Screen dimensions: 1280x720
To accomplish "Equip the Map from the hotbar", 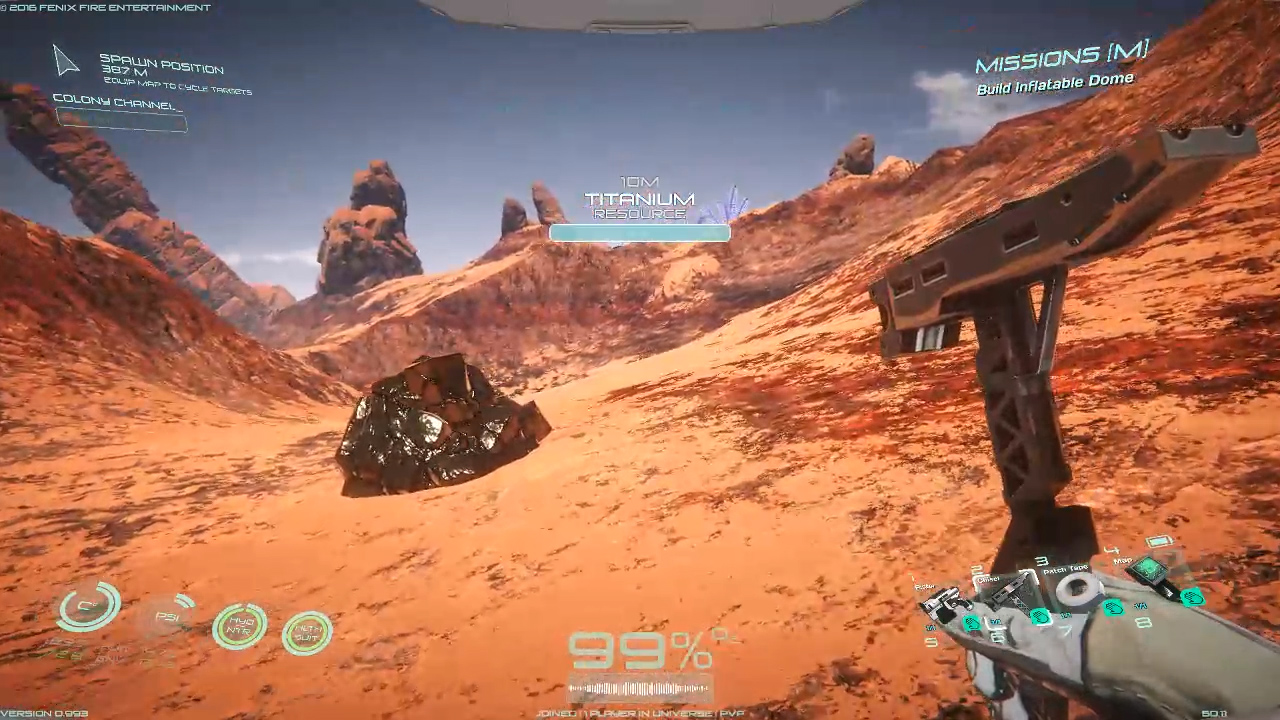I will point(1148,571).
